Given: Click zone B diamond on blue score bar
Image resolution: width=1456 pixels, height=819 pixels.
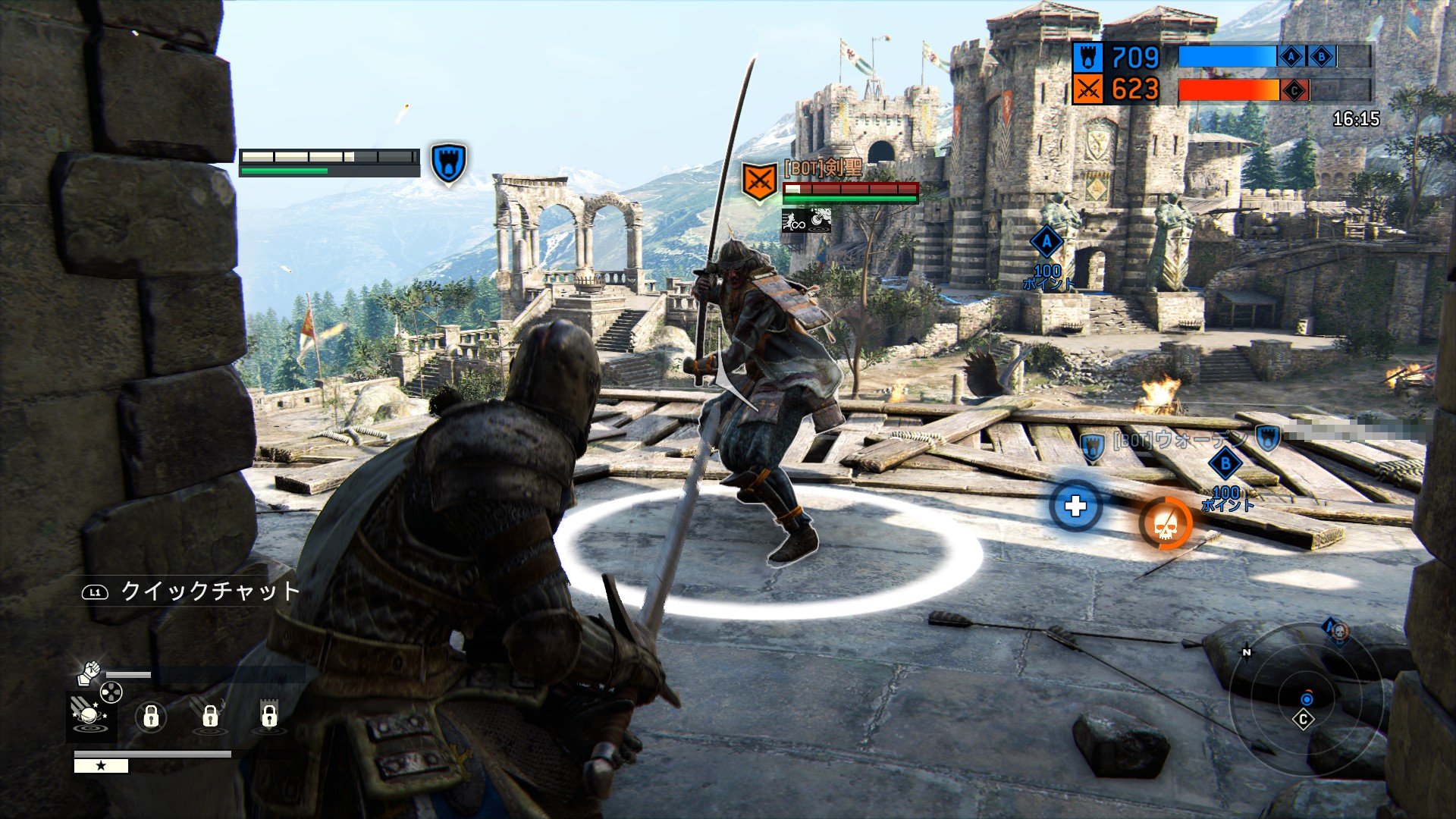Looking at the screenshot, I should tap(1322, 57).
